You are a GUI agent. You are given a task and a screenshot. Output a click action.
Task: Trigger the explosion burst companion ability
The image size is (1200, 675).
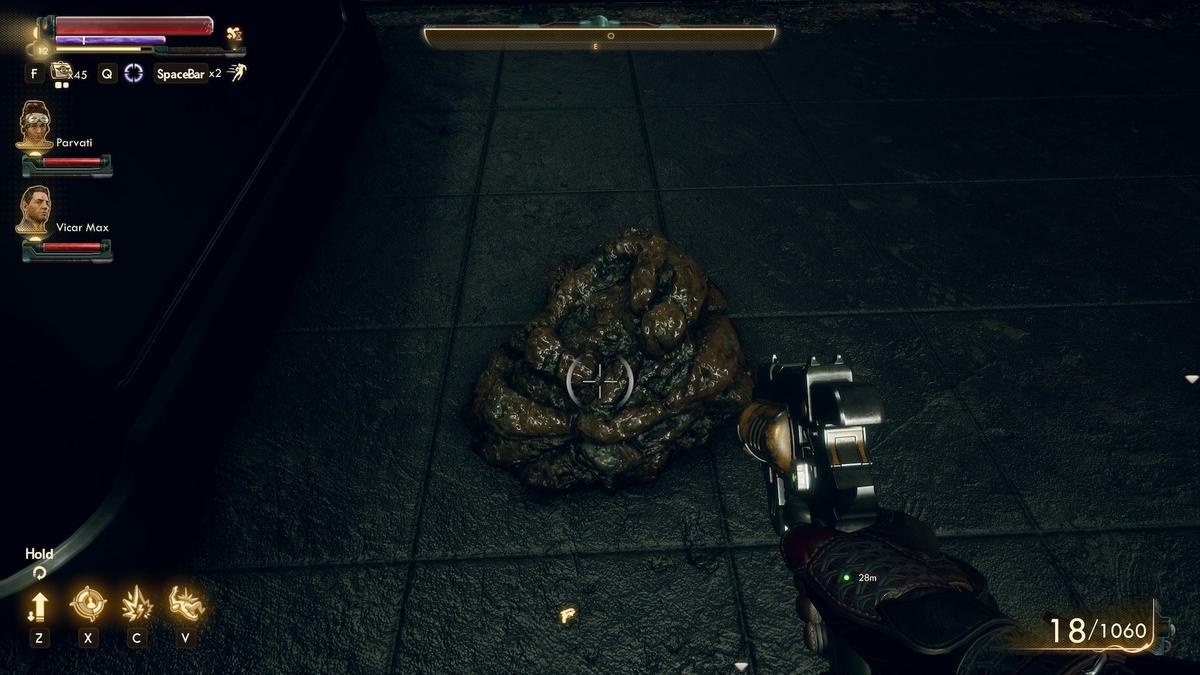[136, 604]
